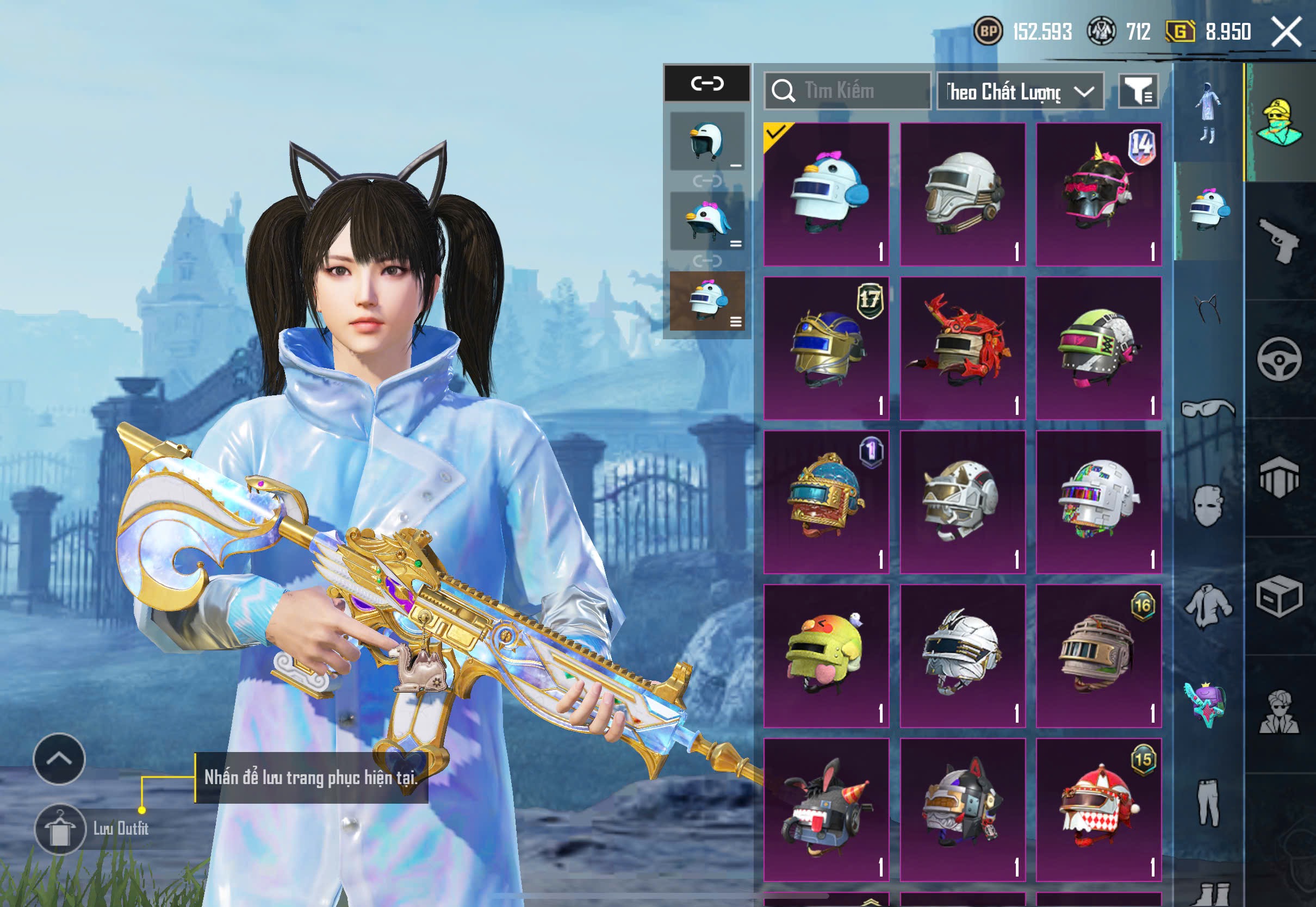1316x907 pixels.
Task: Open the steering wheel vehicle tab
Action: point(1279,359)
